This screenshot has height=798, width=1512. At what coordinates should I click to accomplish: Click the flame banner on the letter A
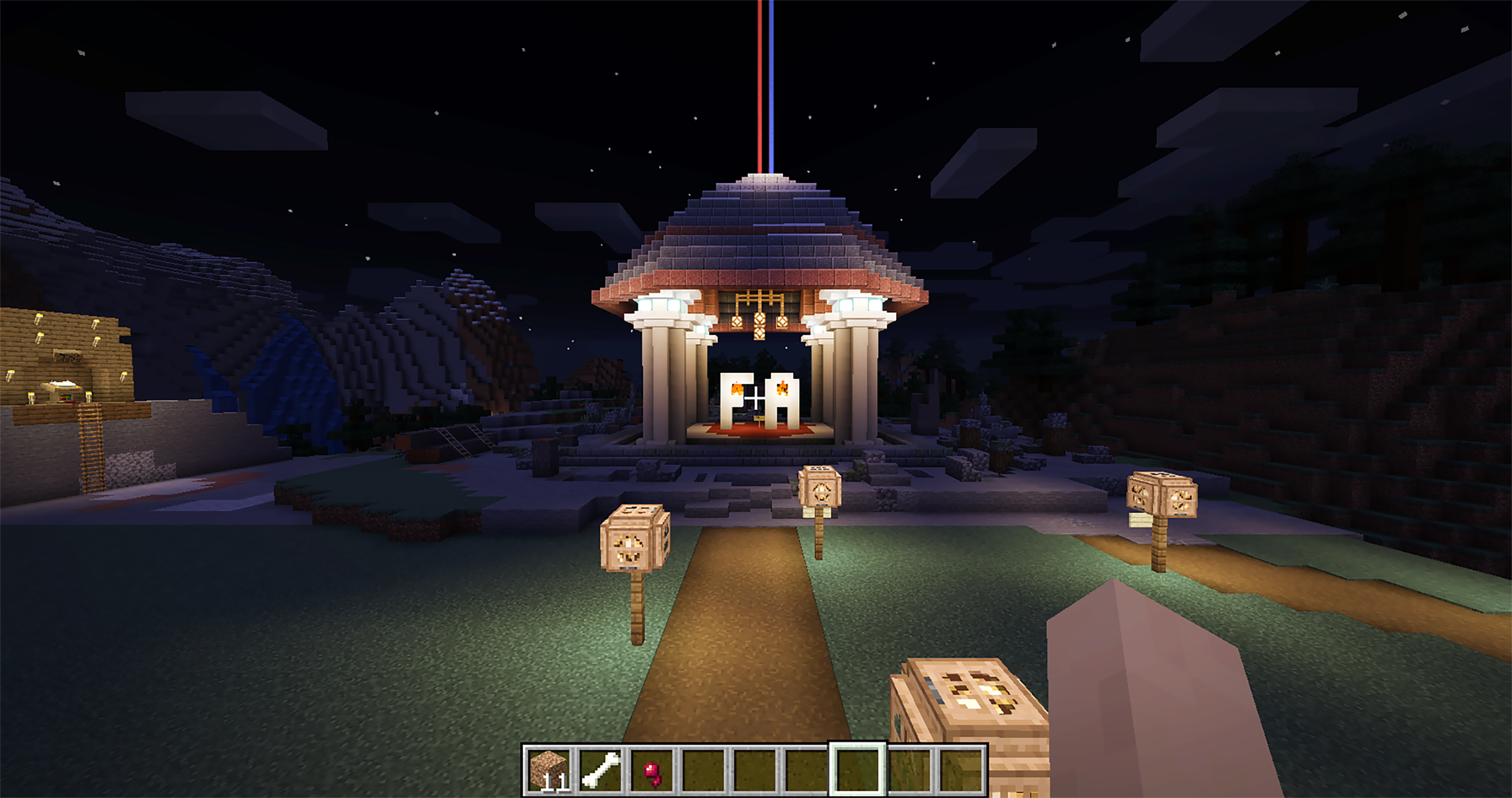click(x=783, y=389)
